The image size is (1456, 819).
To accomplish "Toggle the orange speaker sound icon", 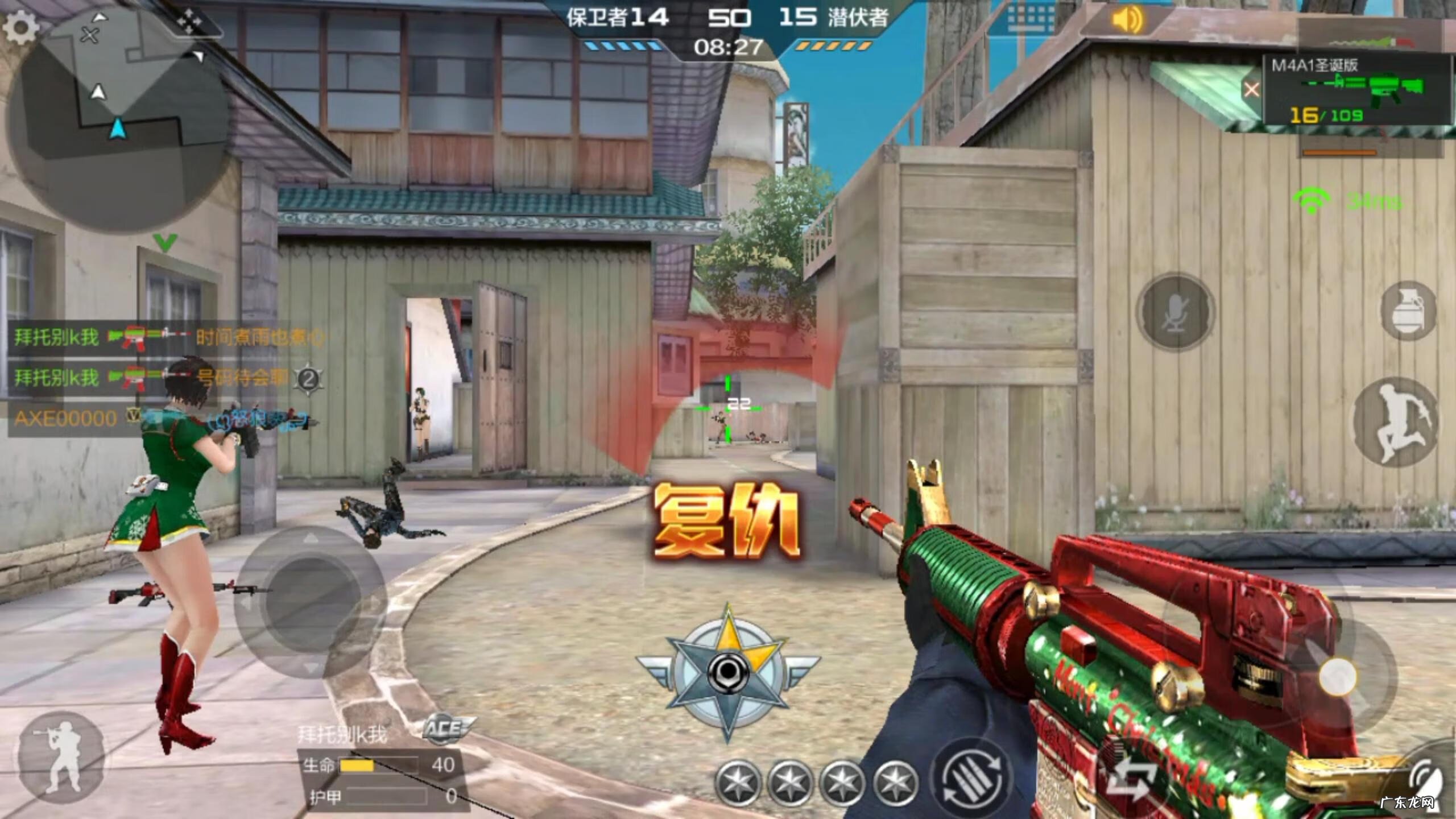I will click(1127, 21).
